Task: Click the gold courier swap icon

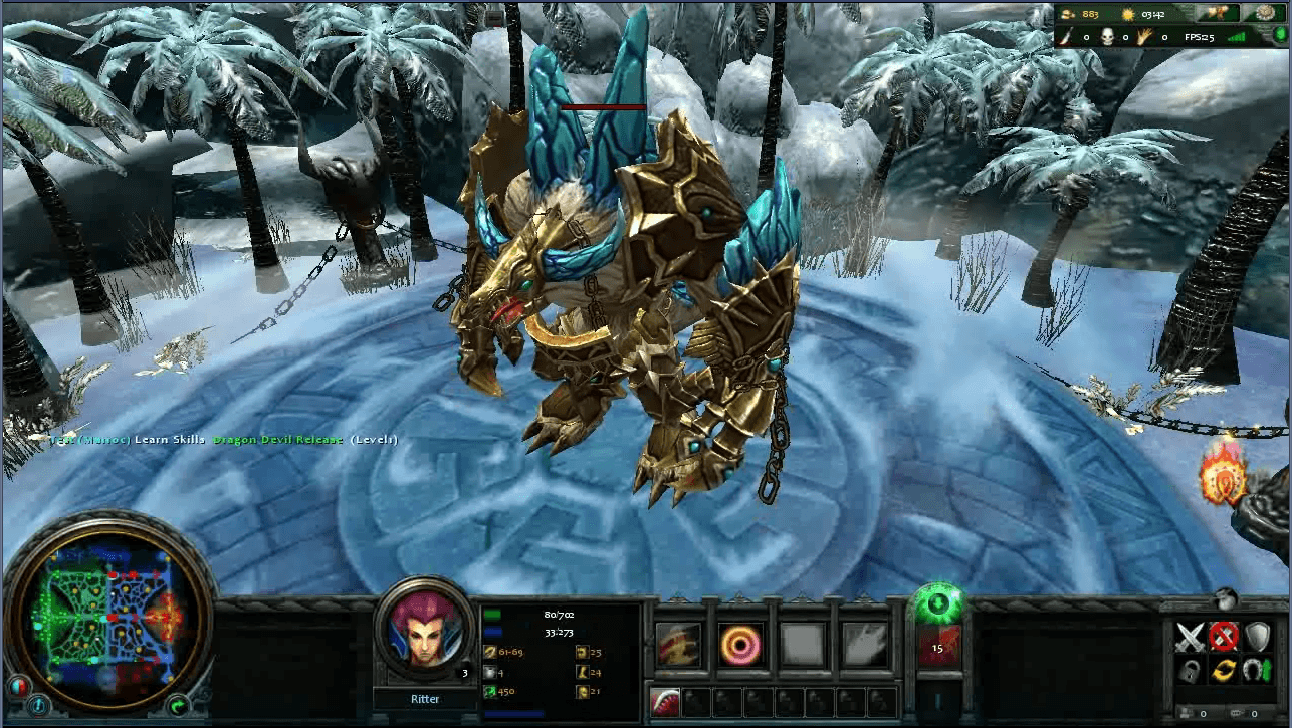Action: point(1224,669)
